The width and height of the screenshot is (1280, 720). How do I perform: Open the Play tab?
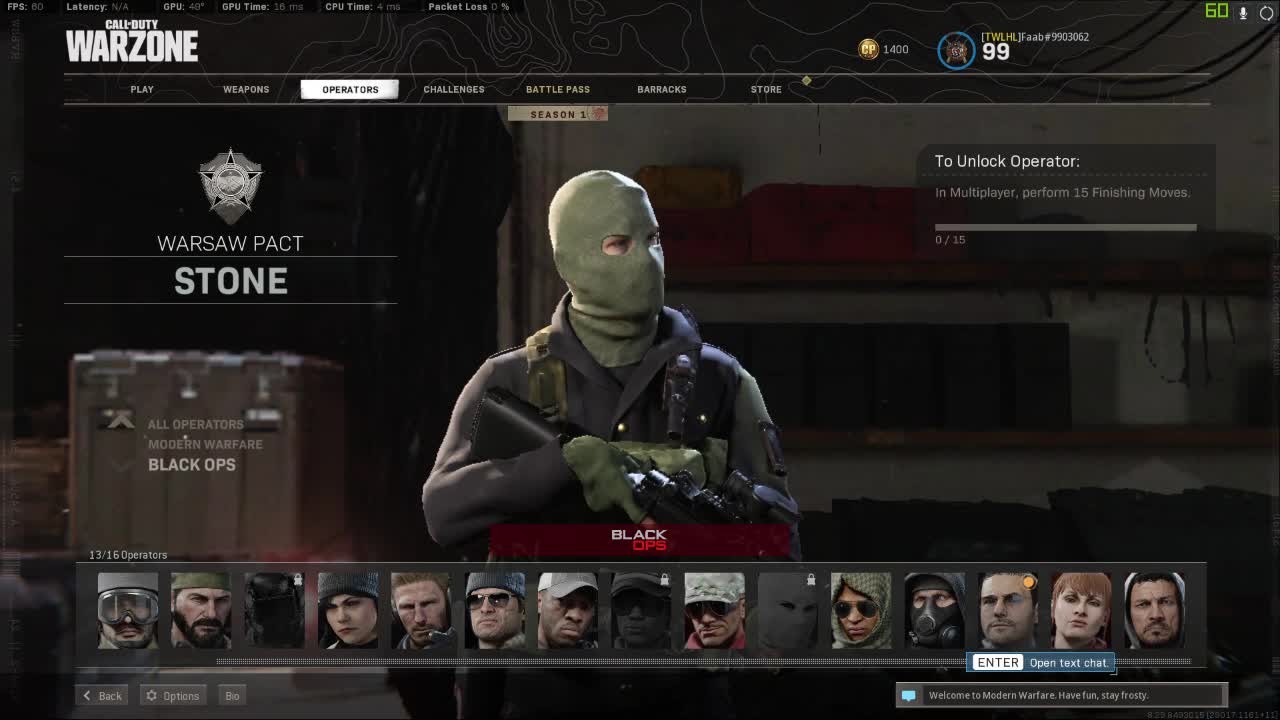(x=142, y=90)
